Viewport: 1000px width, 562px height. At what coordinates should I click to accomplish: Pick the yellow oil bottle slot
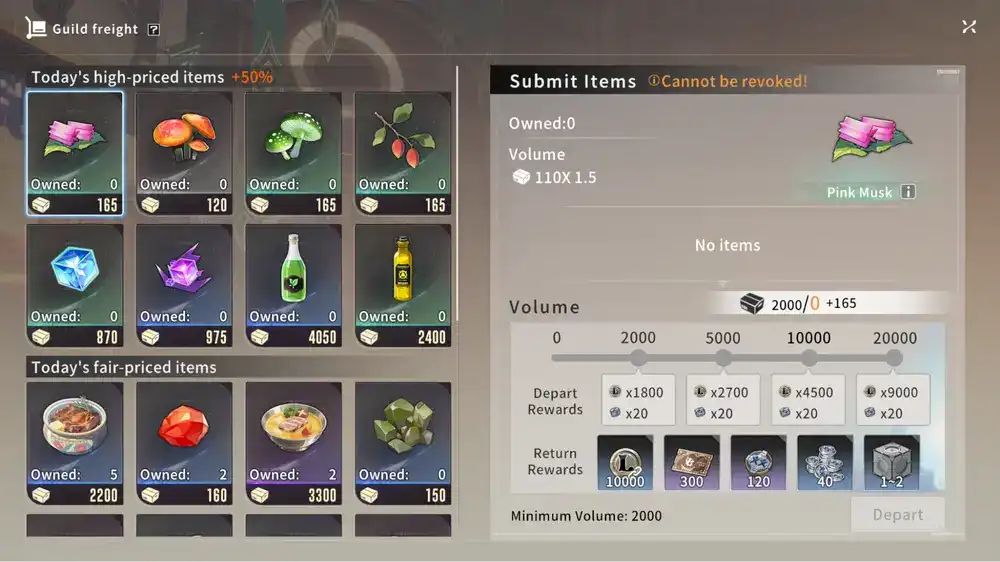(402, 285)
